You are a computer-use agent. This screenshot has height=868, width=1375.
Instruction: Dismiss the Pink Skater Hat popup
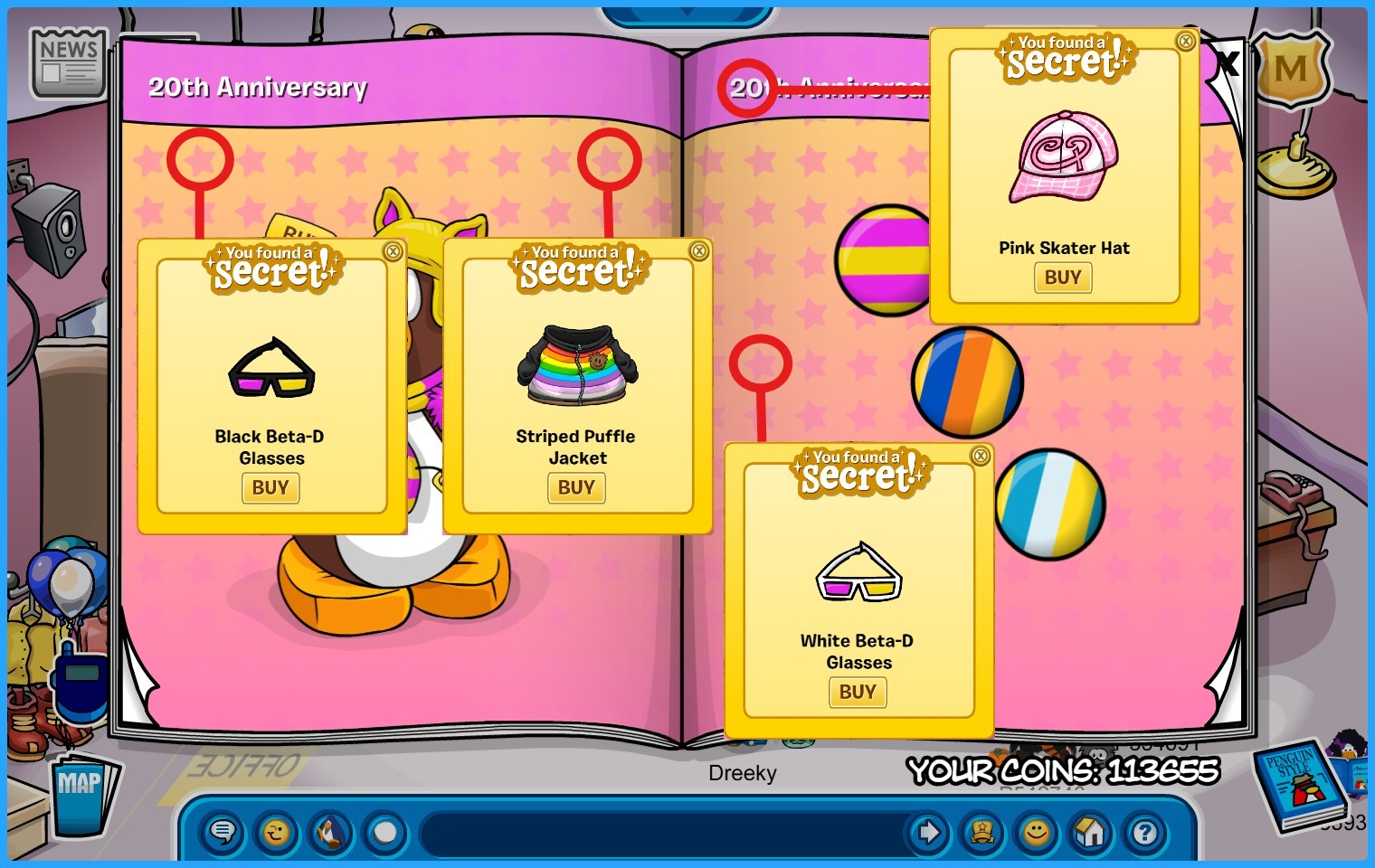(1185, 42)
